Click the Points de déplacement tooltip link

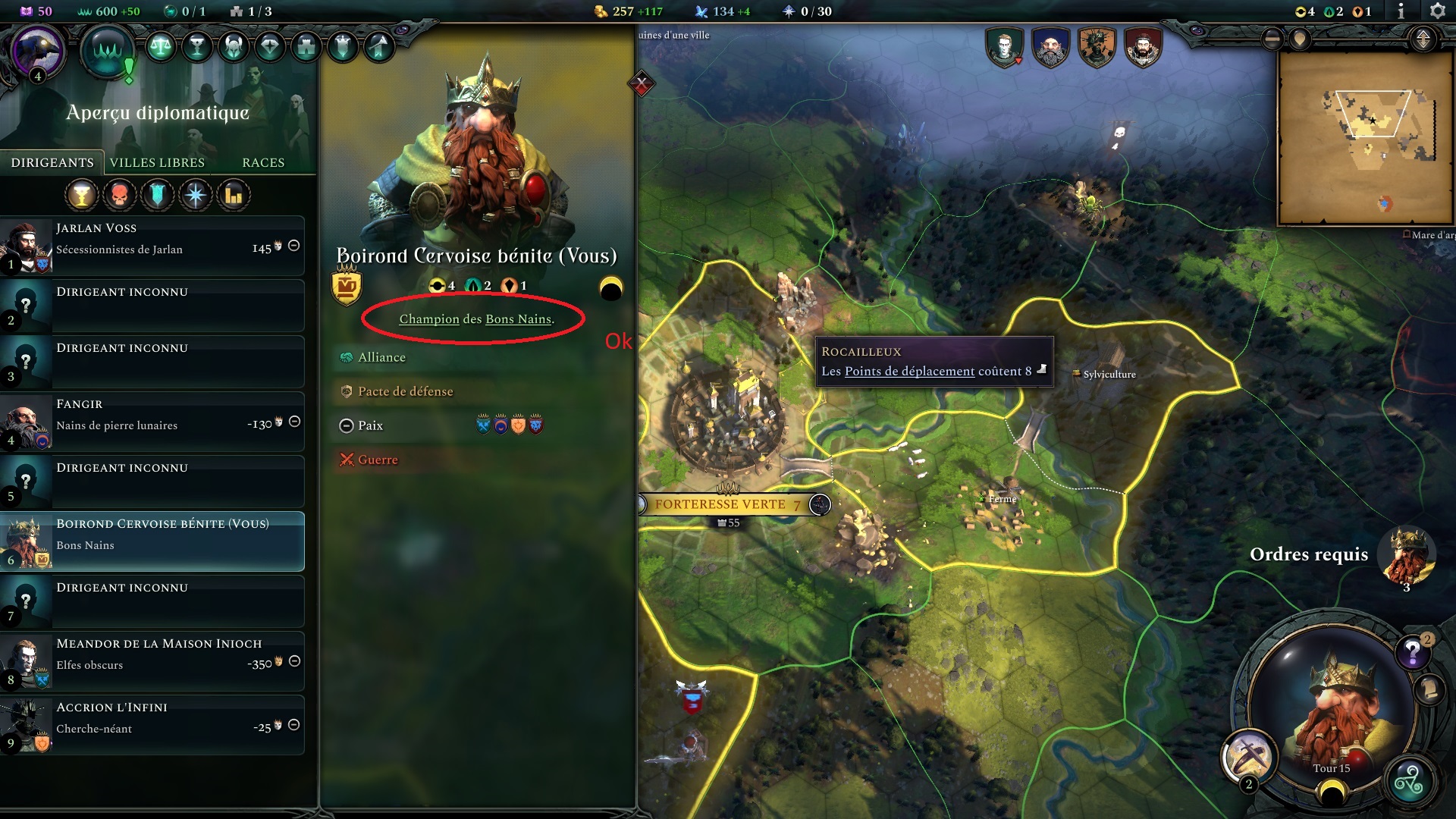point(908,371)
